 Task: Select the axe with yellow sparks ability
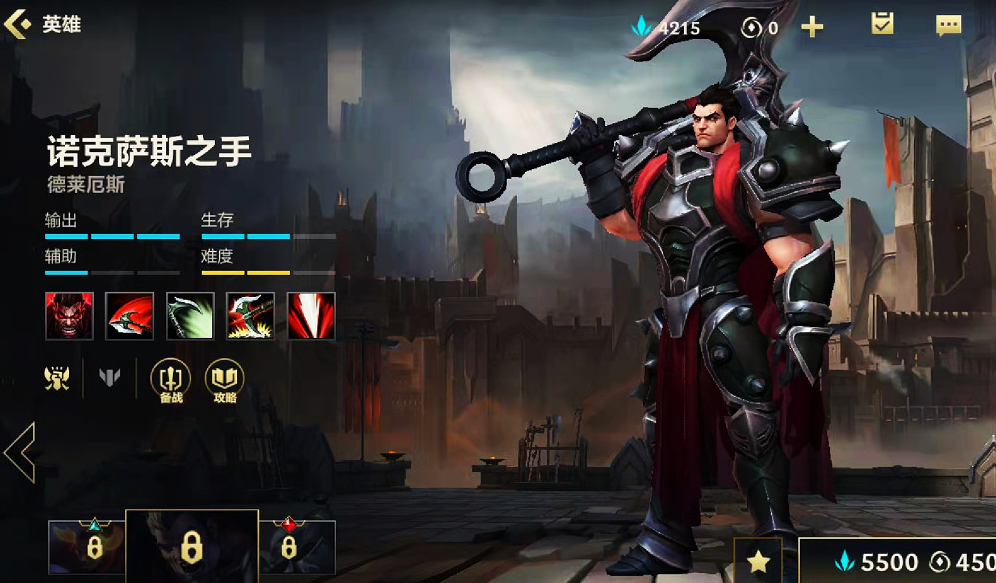250,316
